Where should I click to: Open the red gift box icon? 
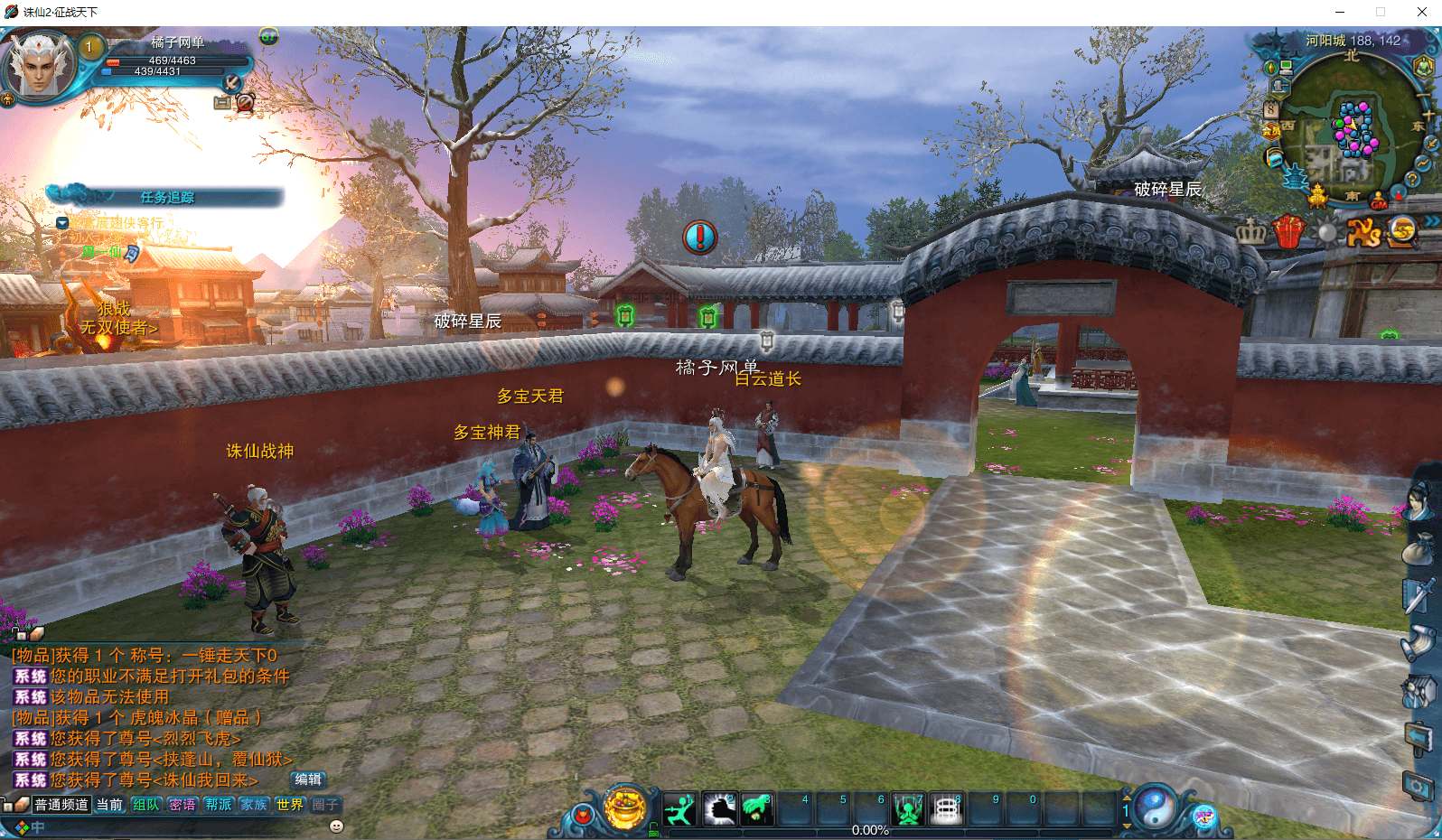[x=1289, y=232]
